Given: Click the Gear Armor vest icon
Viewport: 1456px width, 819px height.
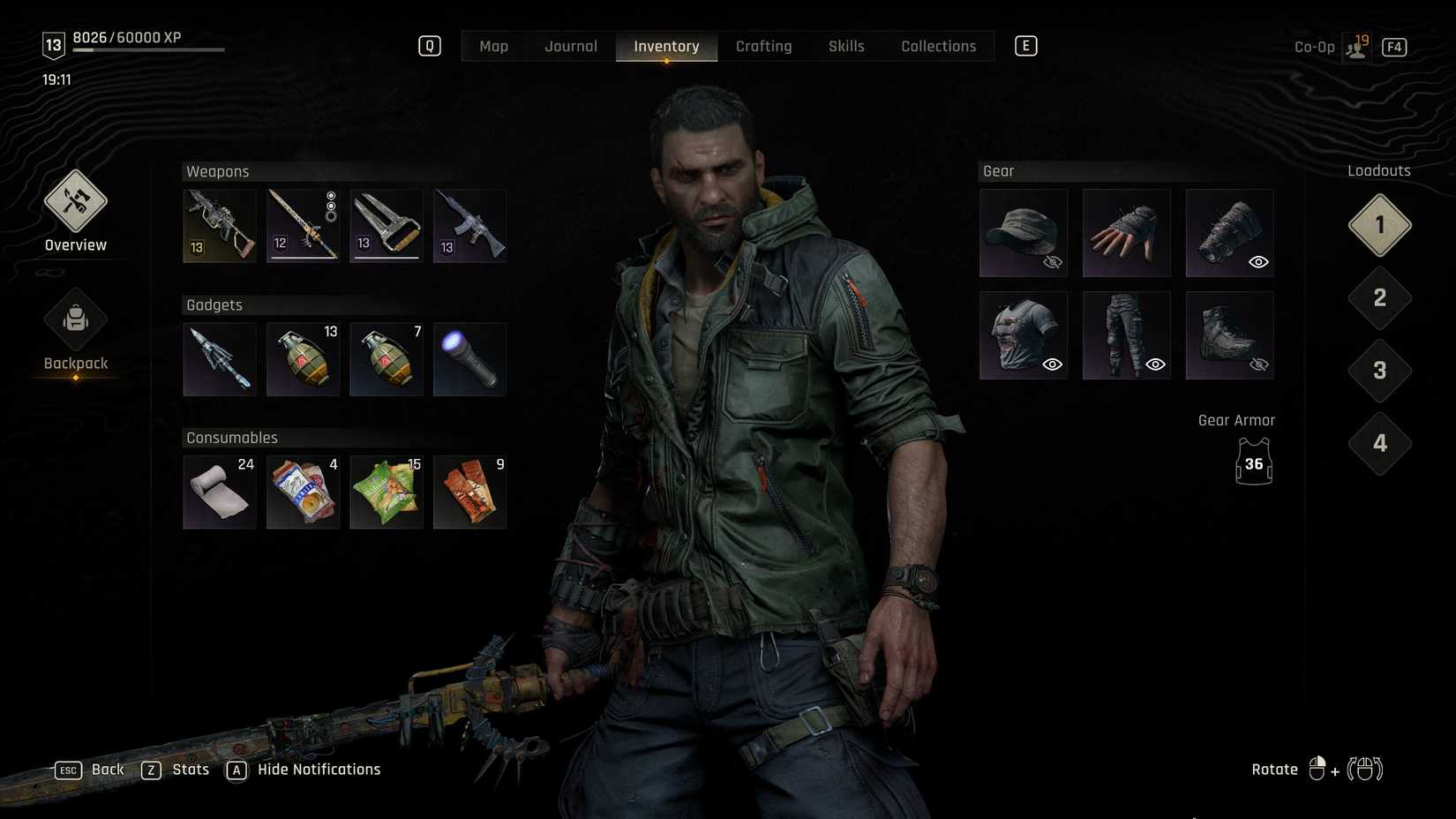Looking at the screenshot, I should [x=1254, y=462].
